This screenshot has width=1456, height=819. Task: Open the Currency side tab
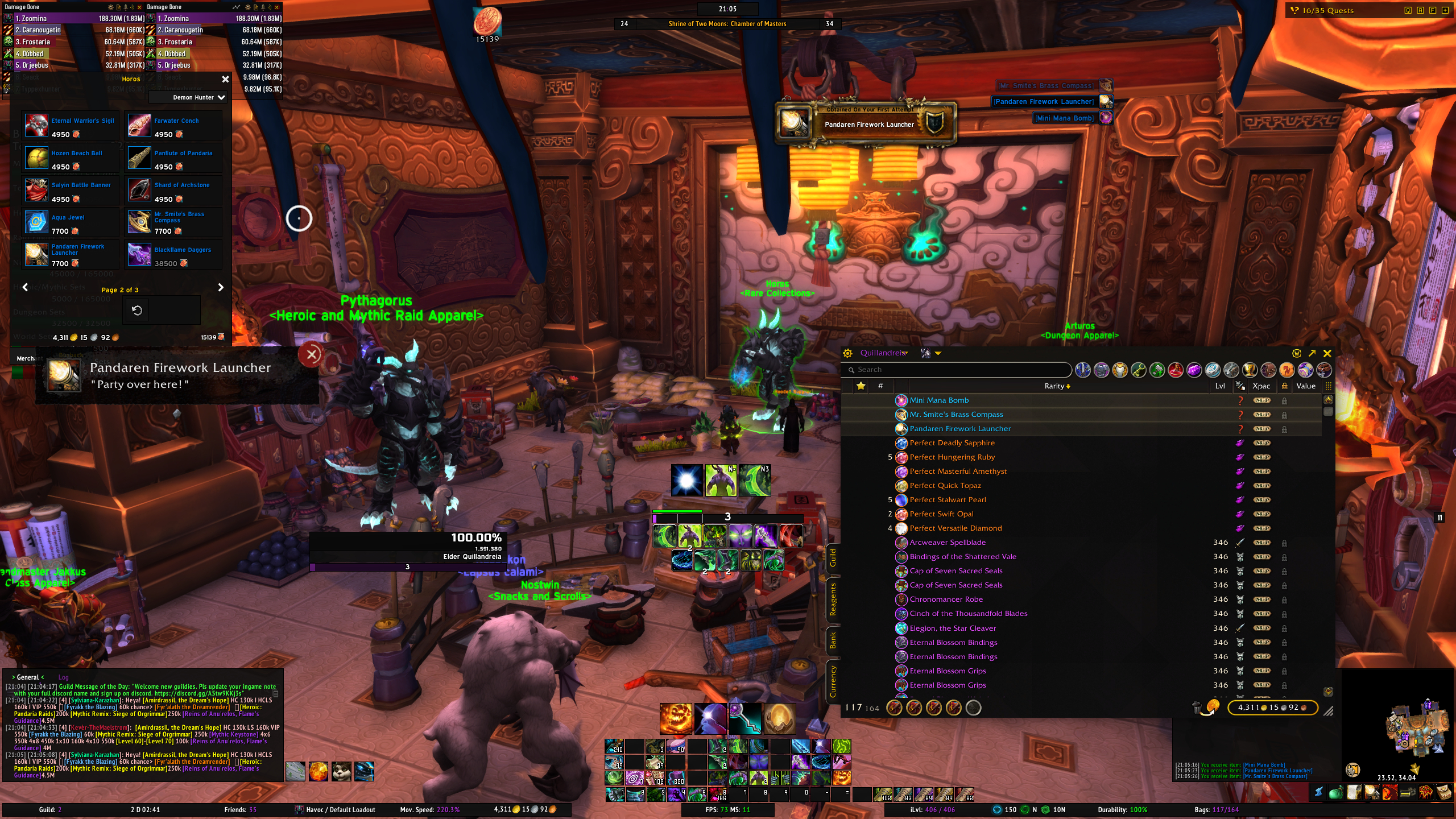[833, 681]
